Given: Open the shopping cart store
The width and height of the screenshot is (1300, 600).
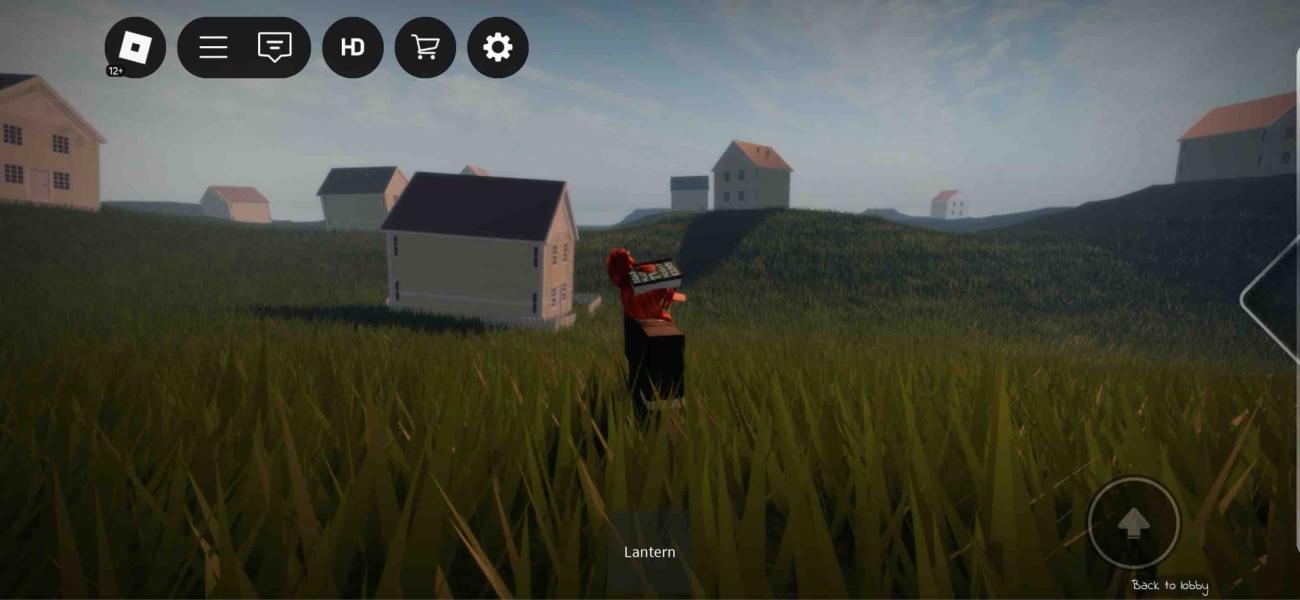Looking at the screenshot, I should pyautogui.click(x=425, y=47).
